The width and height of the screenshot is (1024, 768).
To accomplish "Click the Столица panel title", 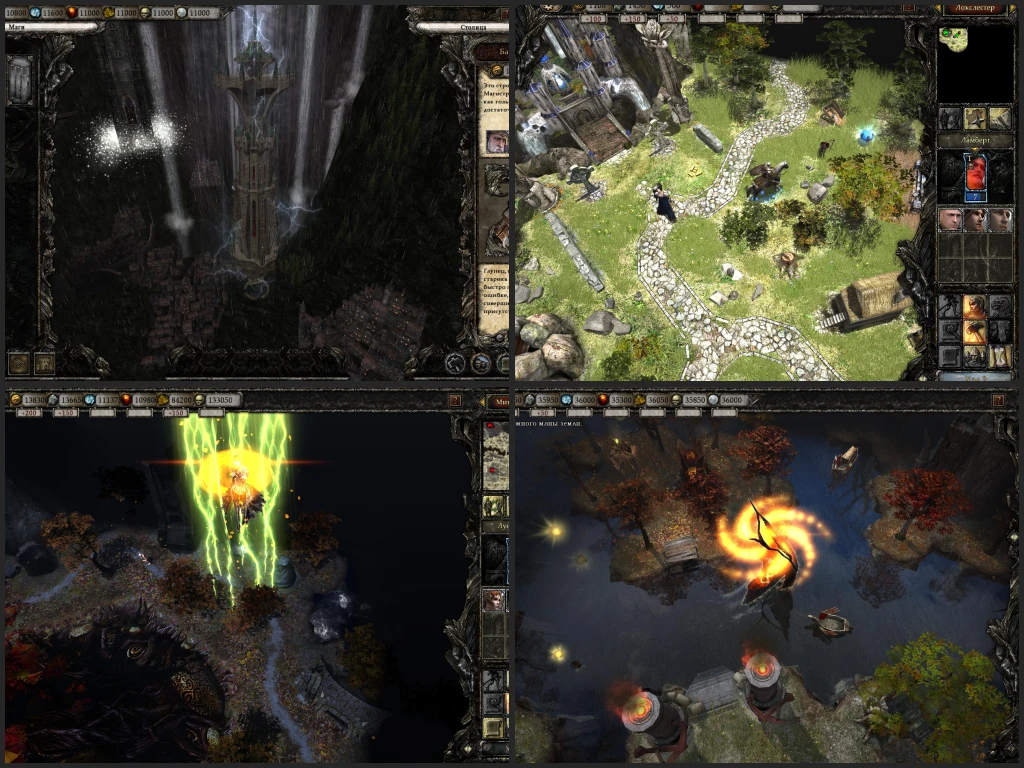I will click(x=460, y=28).
